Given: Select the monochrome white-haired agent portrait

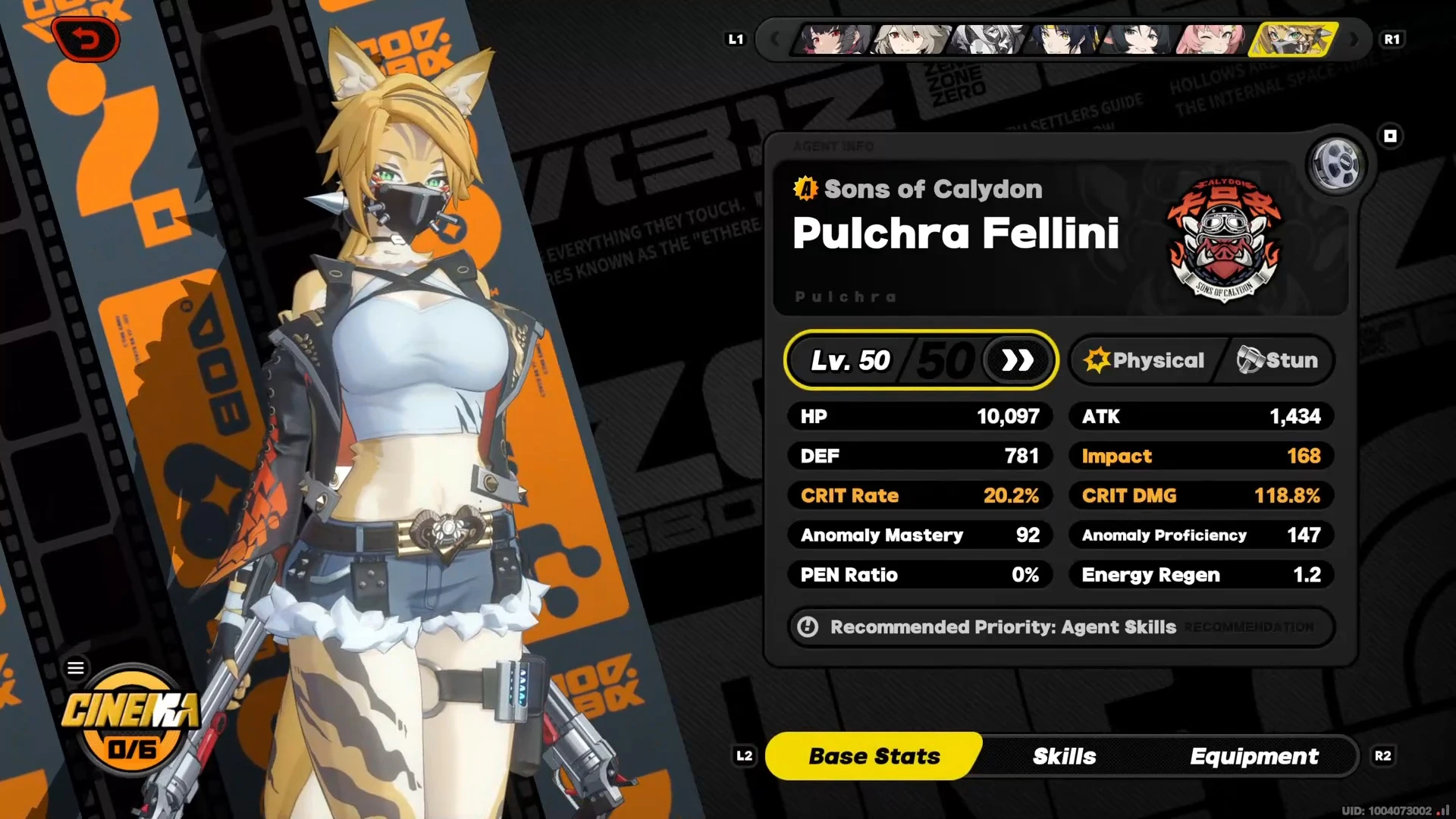Looking at the screenshot, I should click(x=986, y=39).
